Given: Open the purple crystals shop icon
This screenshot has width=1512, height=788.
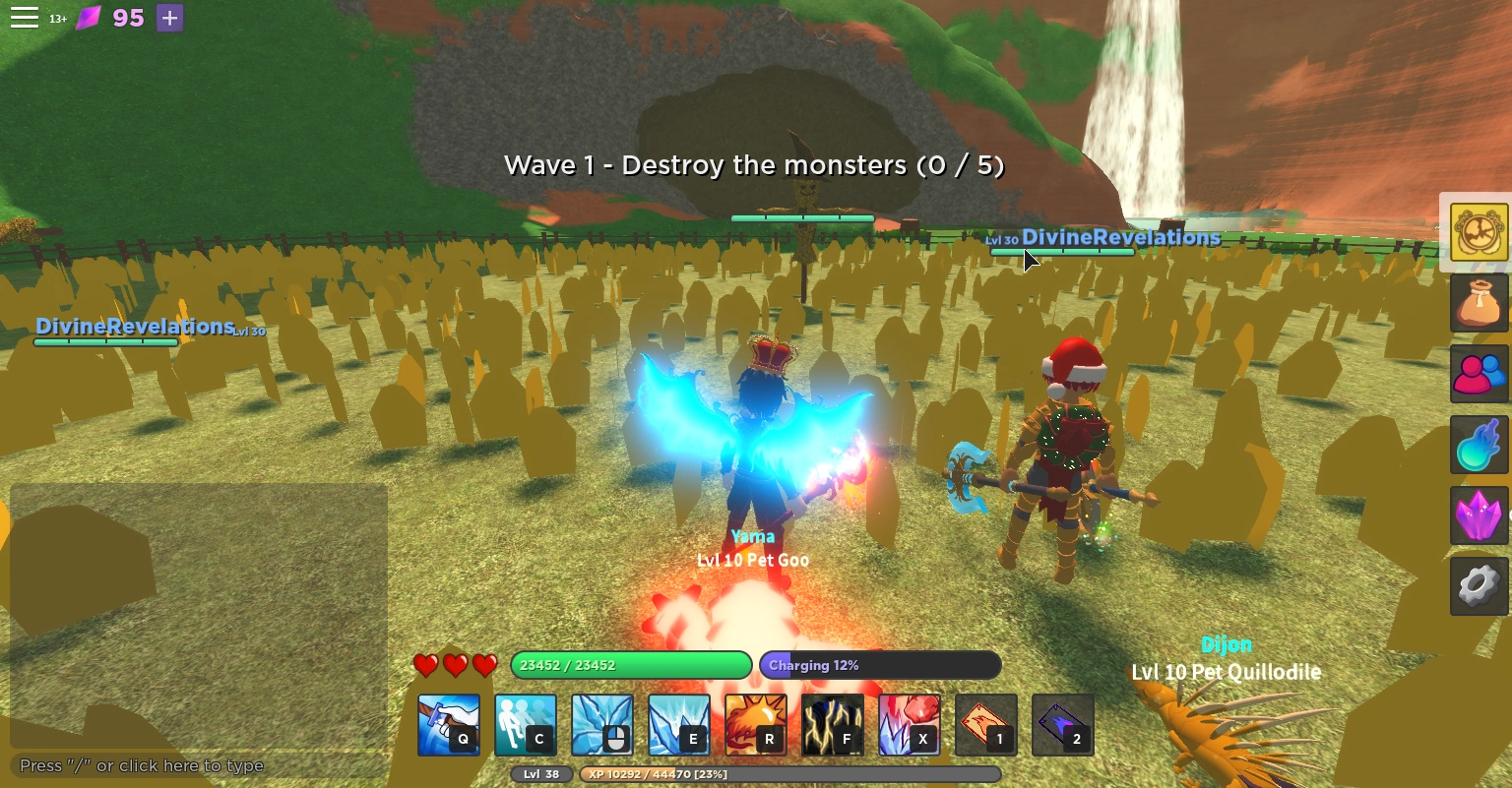Looking at the screenshot, I should coord(1479,515).
